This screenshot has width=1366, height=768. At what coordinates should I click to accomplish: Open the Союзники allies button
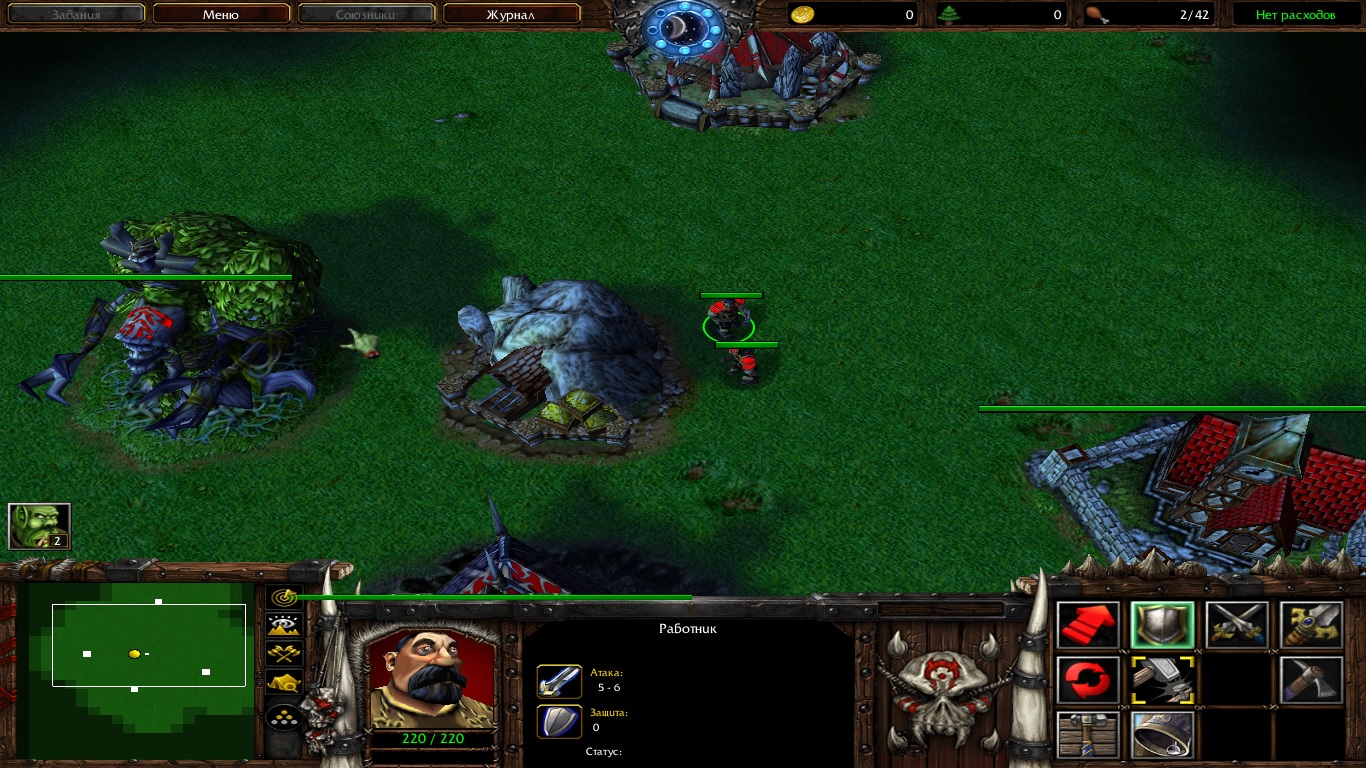(366, 15)
